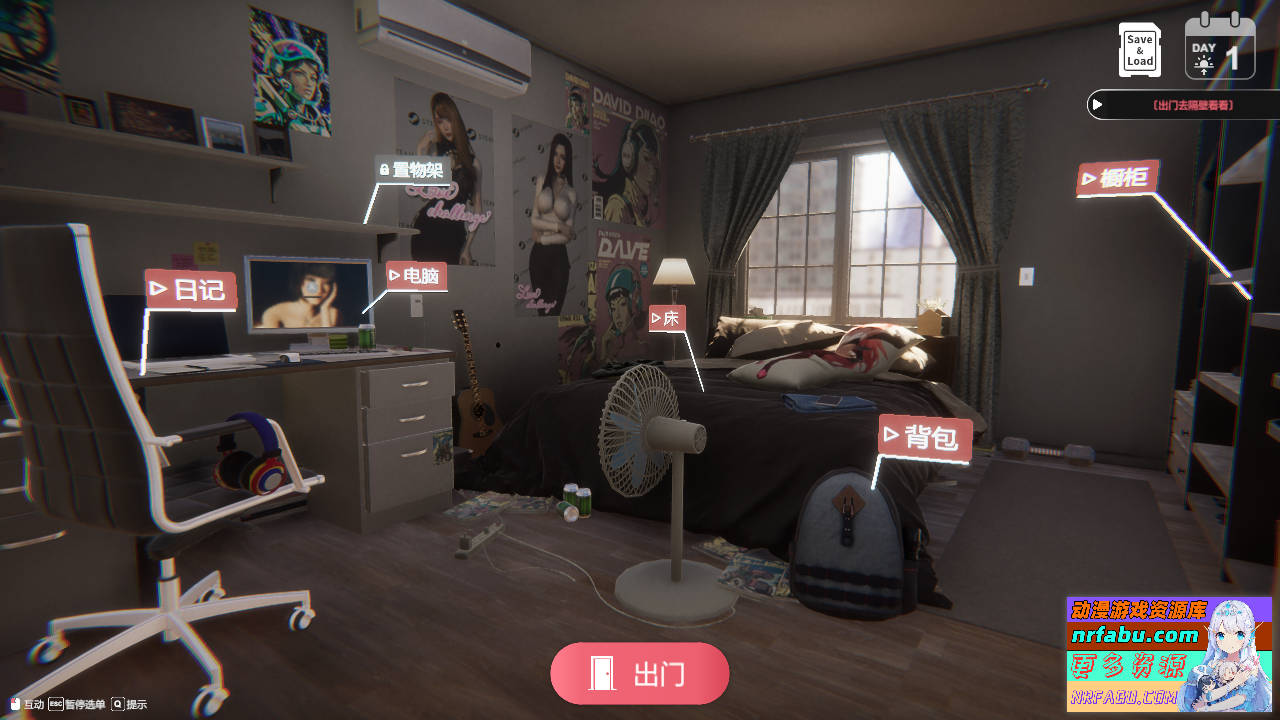Click the arrow marker on the 床 bed label

point(654,318)
